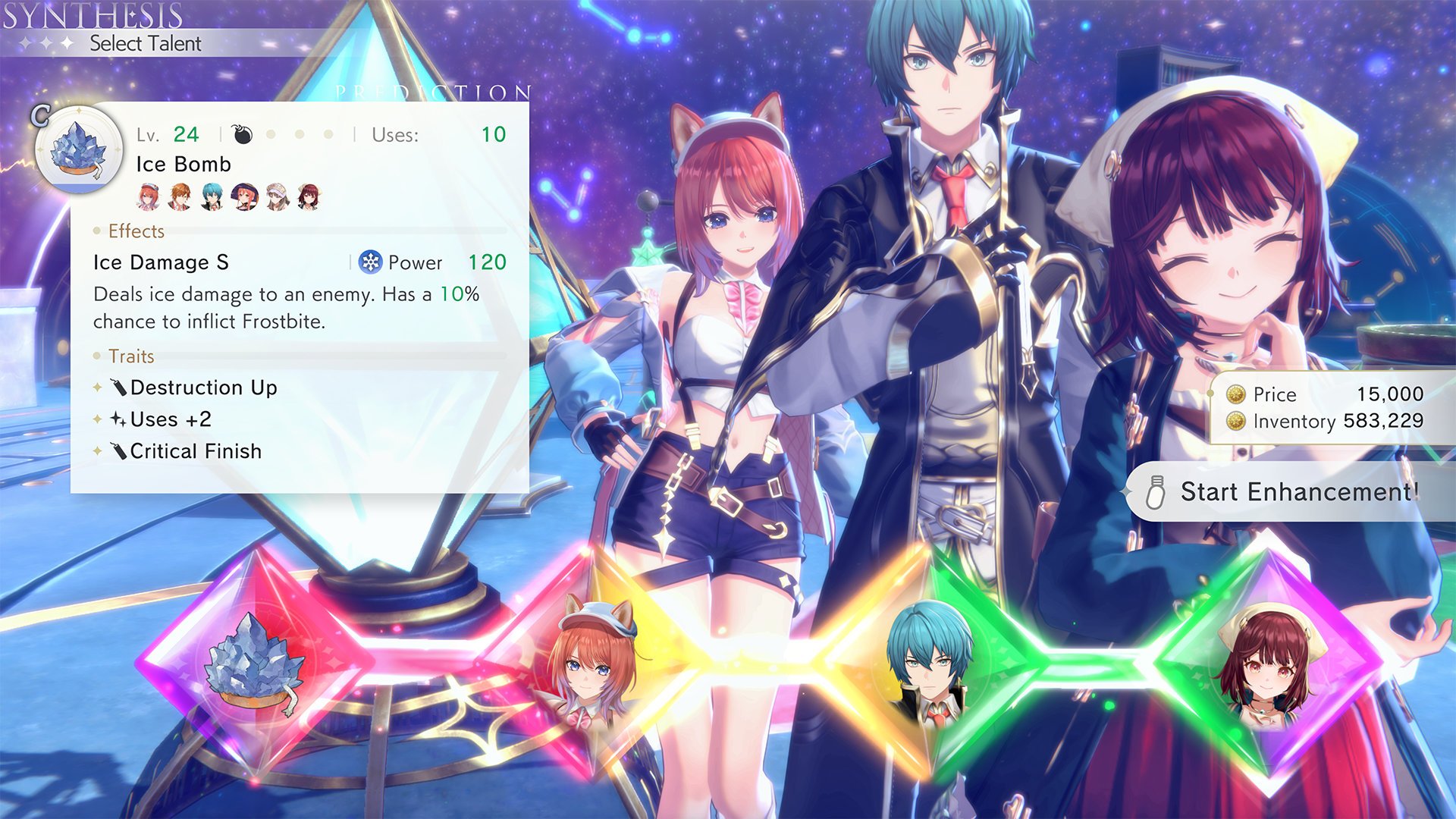The width and height of the screenshot is (1456, 819).
Task: Click the Ice Bomb item icon
Action: tap(80, 149)
